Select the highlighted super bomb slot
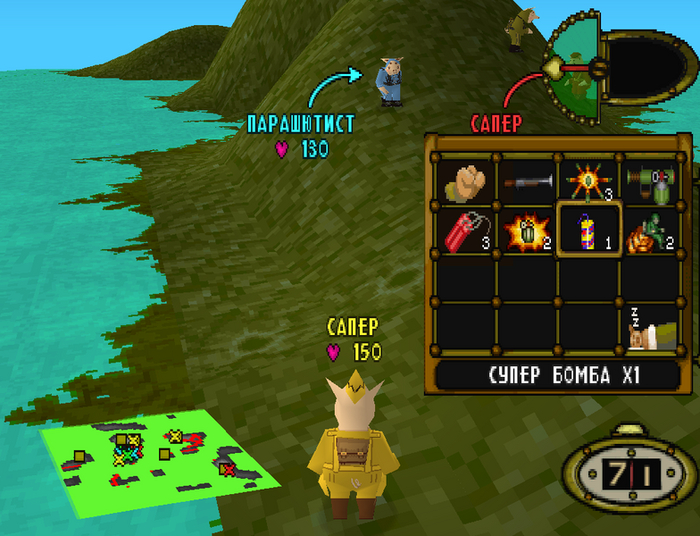 click(590, 230)
